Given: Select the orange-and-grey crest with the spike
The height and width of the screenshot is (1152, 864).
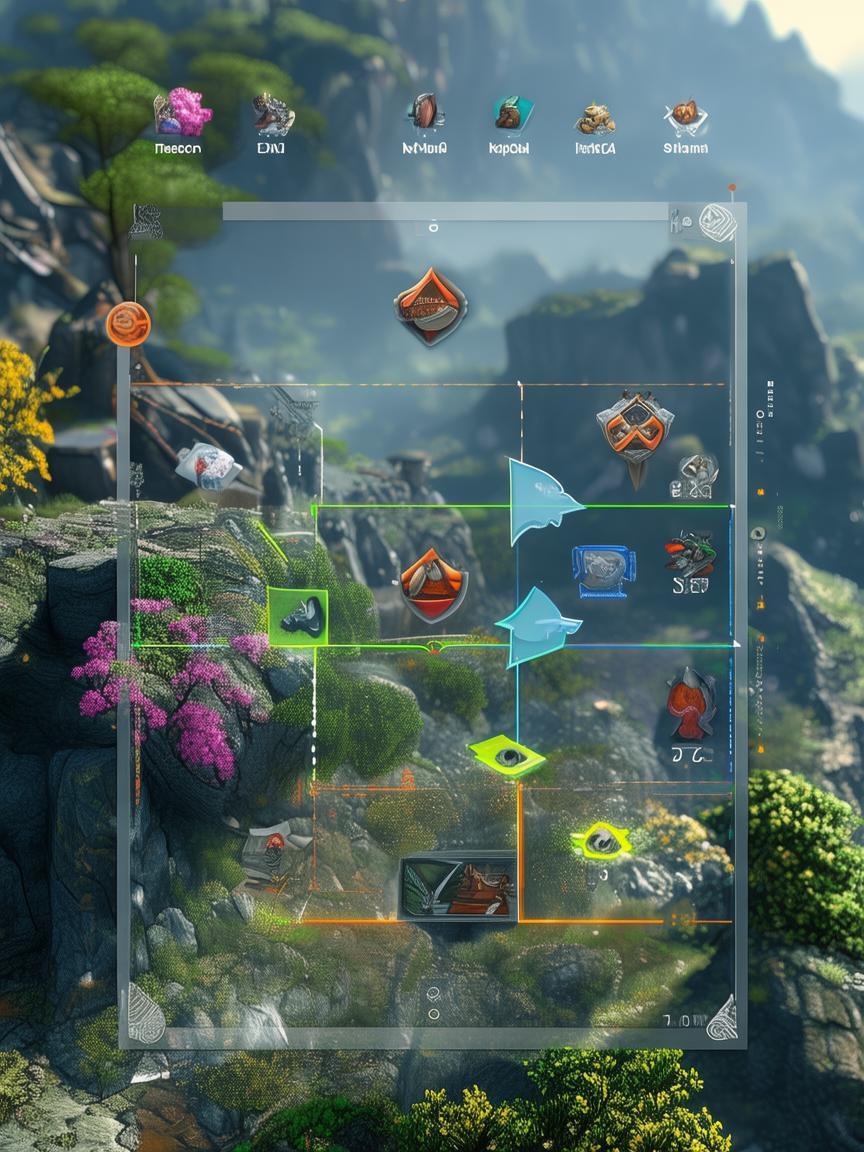Looking at the screenshot, I should tap(634, 428).
